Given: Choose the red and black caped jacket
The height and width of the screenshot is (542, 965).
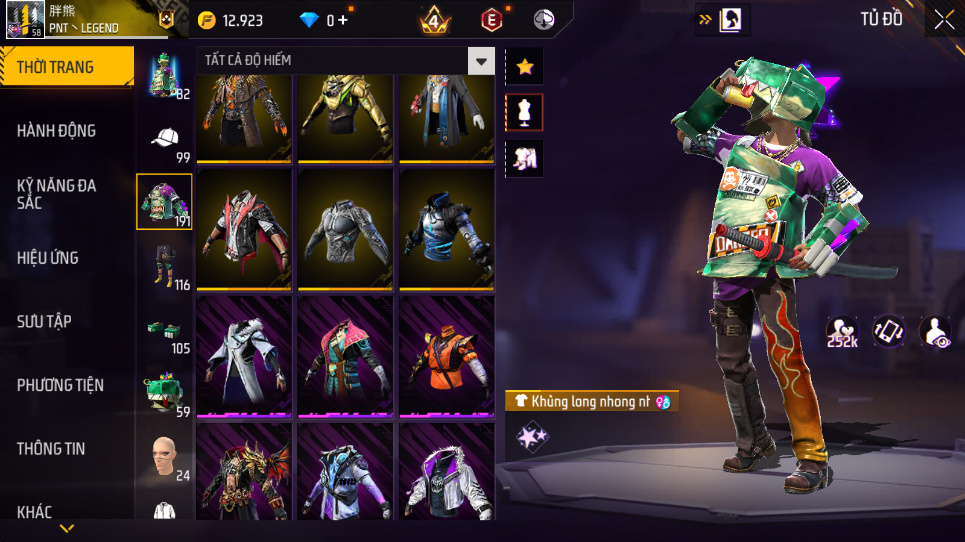Looking at the screenshot, I should [x=244, y=229].
